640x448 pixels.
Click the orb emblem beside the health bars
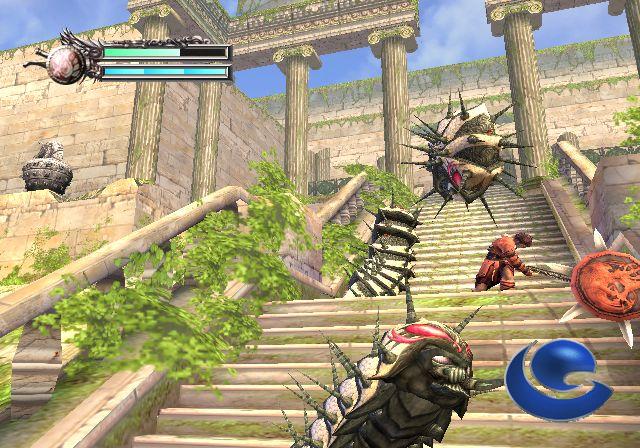pos(69,60)
